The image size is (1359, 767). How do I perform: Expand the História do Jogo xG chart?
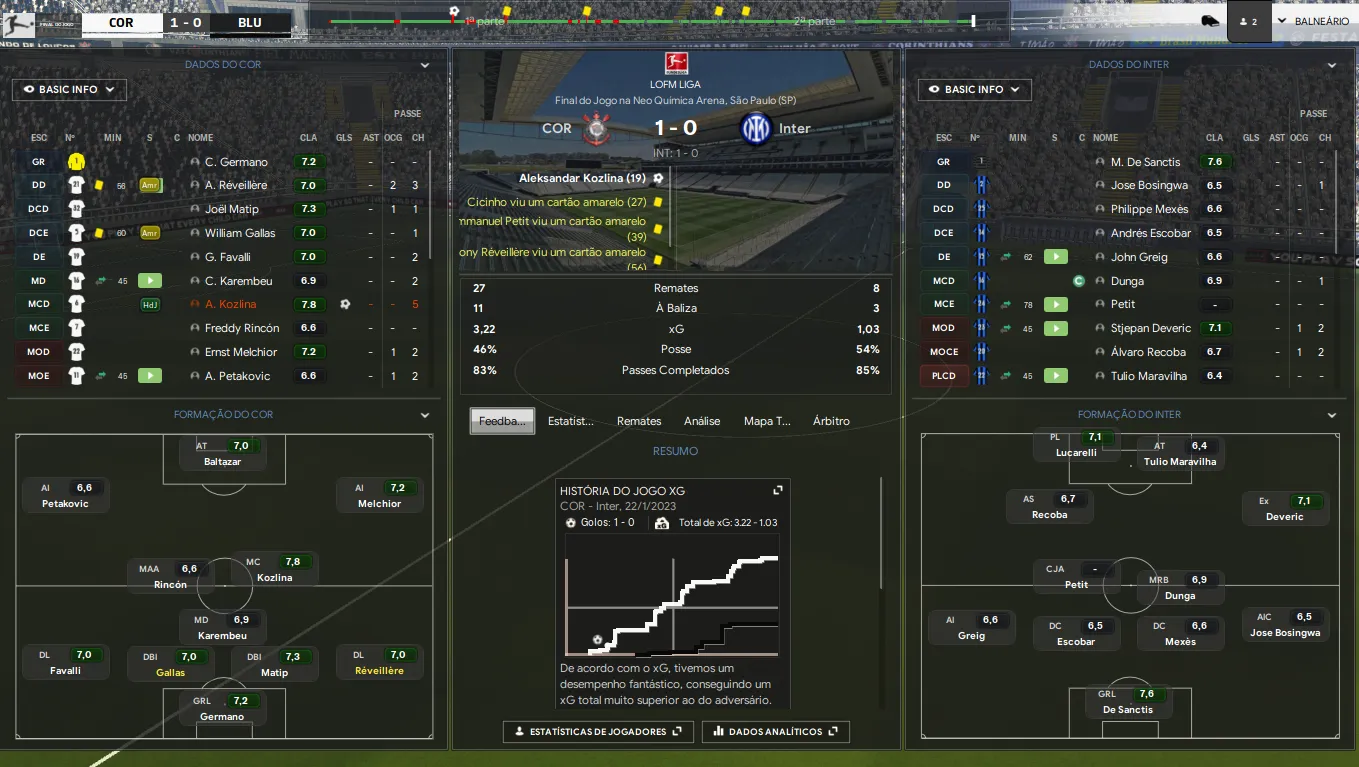click(x=777, y=491)
